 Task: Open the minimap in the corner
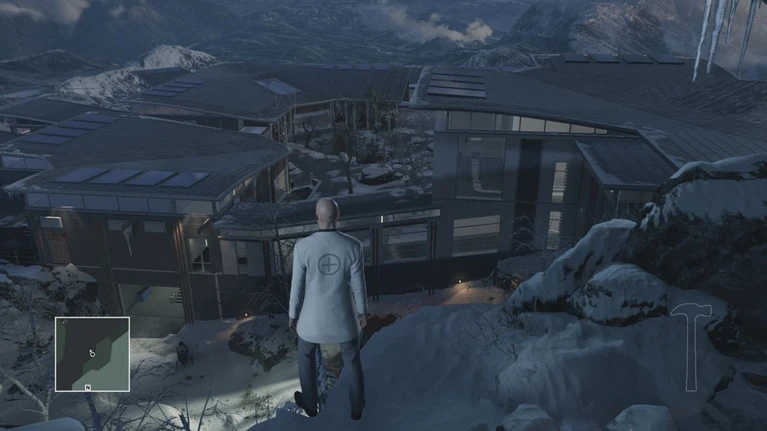92,353
